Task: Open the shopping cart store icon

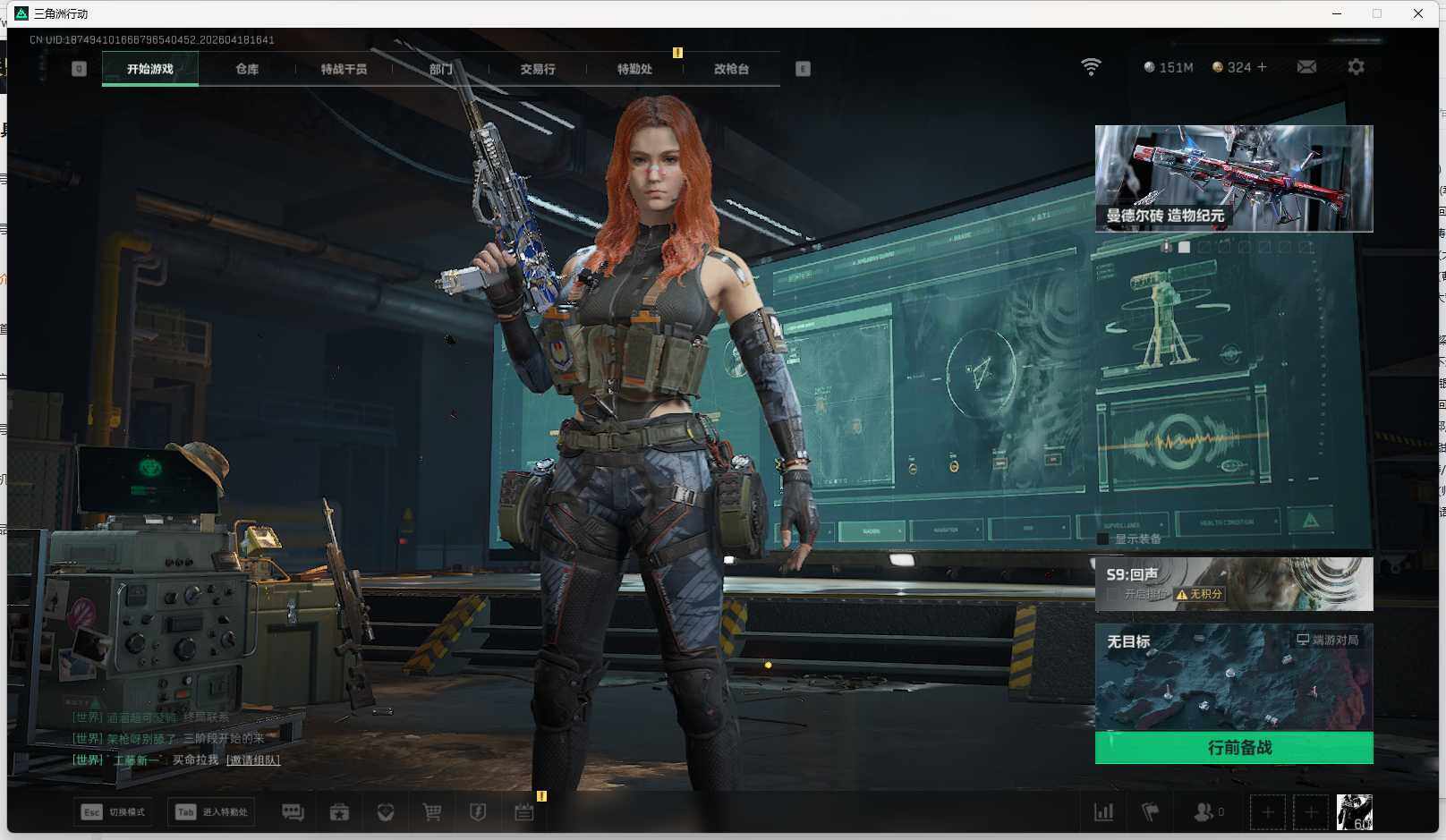Action: tap(432, 812)
